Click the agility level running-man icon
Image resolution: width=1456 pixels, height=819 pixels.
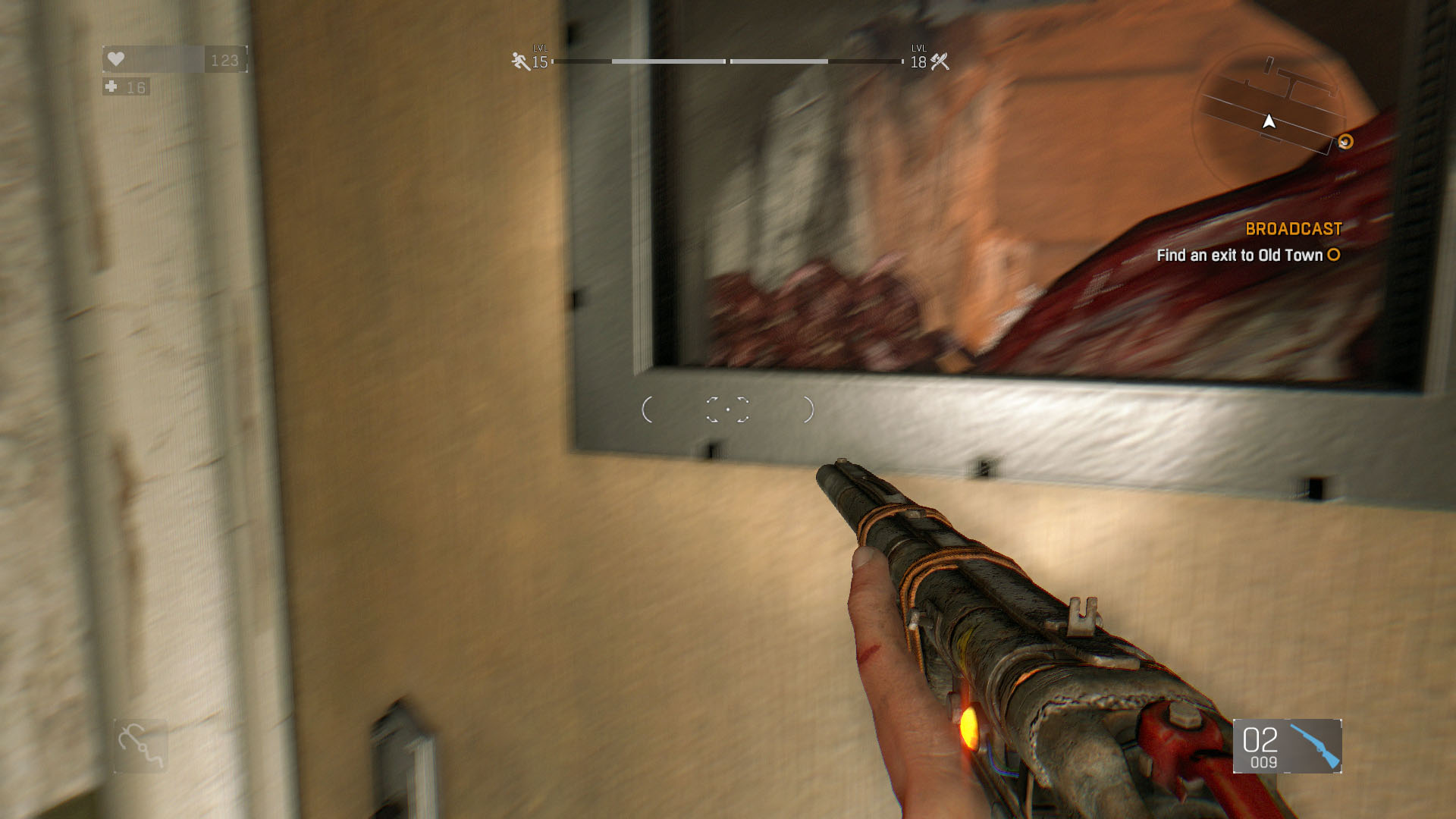point(520,61)
